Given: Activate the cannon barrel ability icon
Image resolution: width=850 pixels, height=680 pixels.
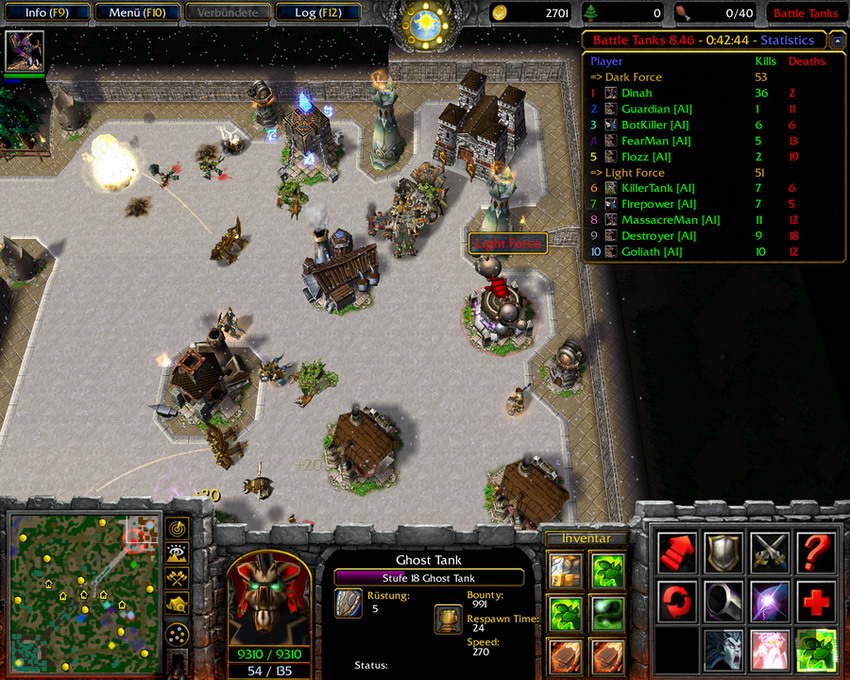Looking at the screenshot, I should tap(722, 601).
